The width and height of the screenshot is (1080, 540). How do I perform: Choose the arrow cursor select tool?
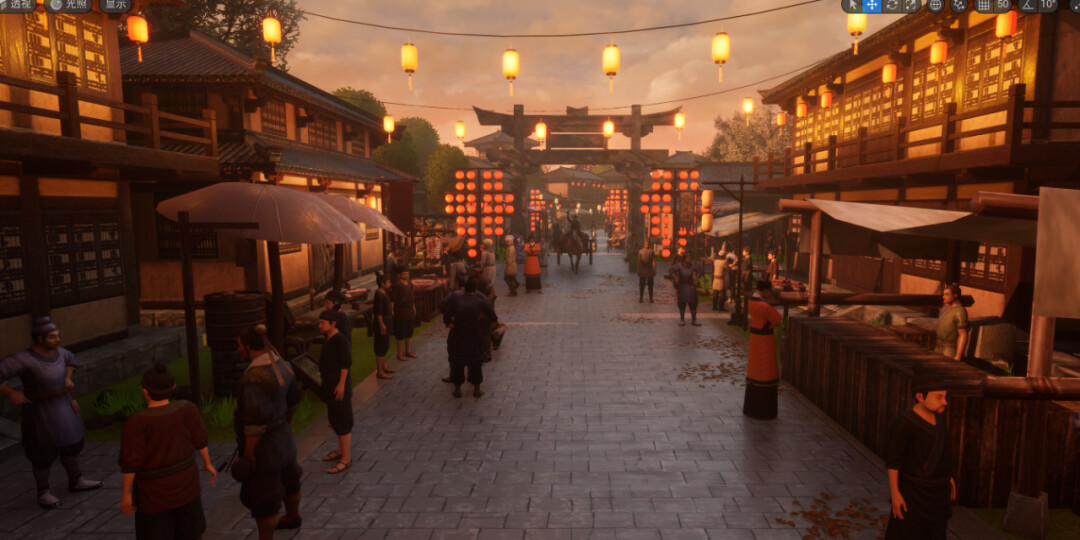(854, 5)
